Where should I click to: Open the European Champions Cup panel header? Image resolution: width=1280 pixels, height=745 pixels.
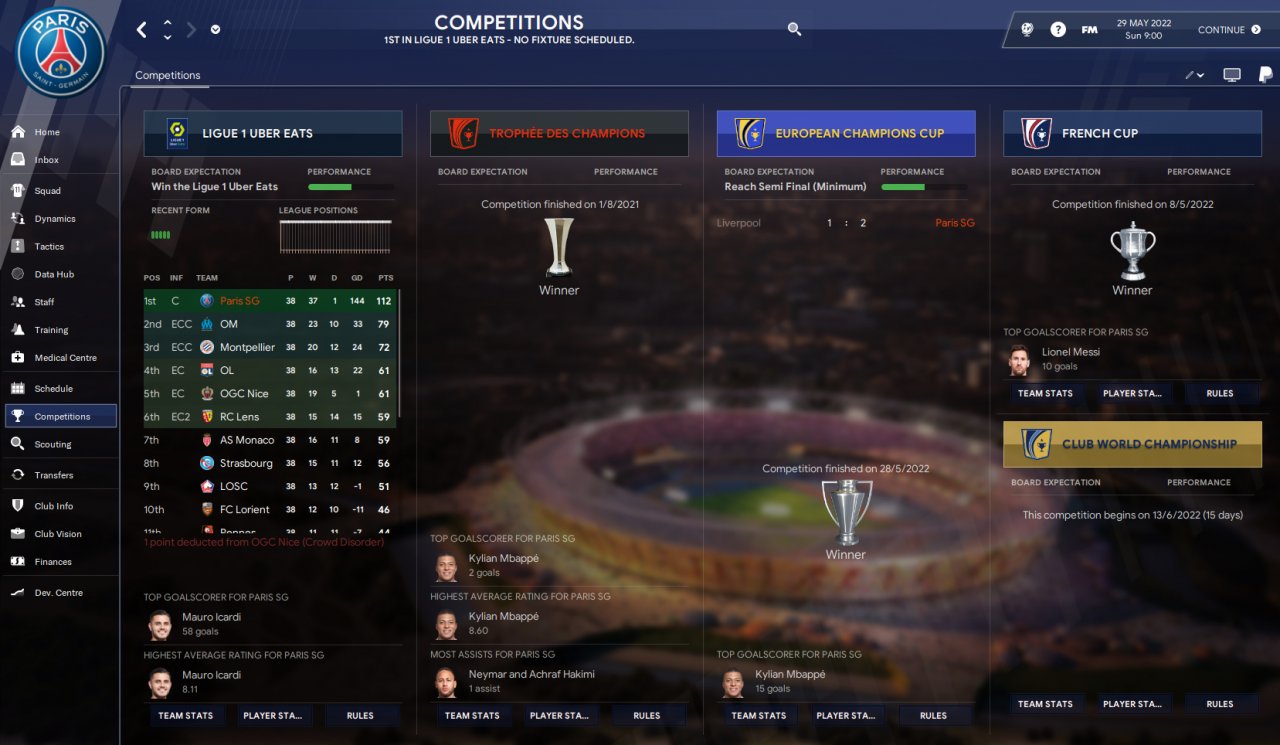[x=846, y=133]
